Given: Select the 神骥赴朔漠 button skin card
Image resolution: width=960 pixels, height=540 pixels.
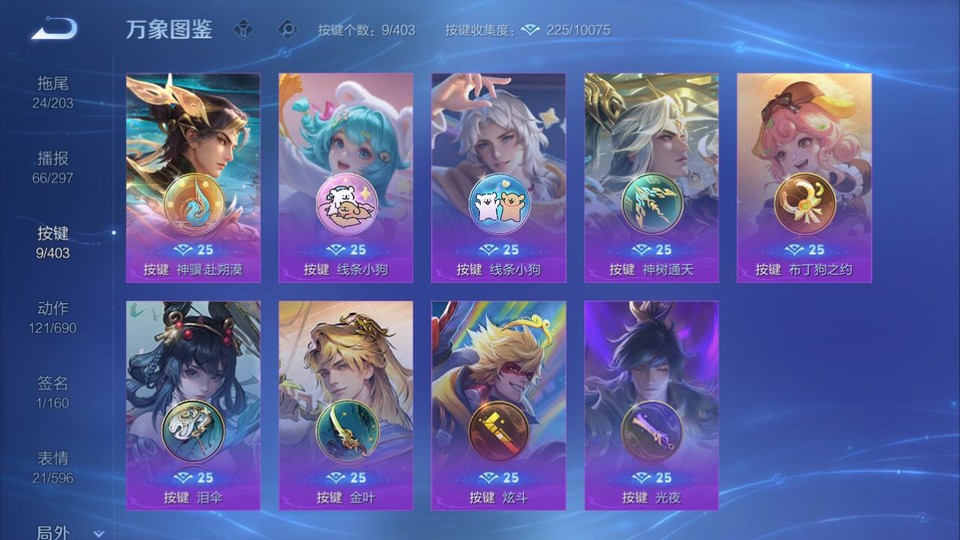Looking at the screenshot, I should 193,177.
